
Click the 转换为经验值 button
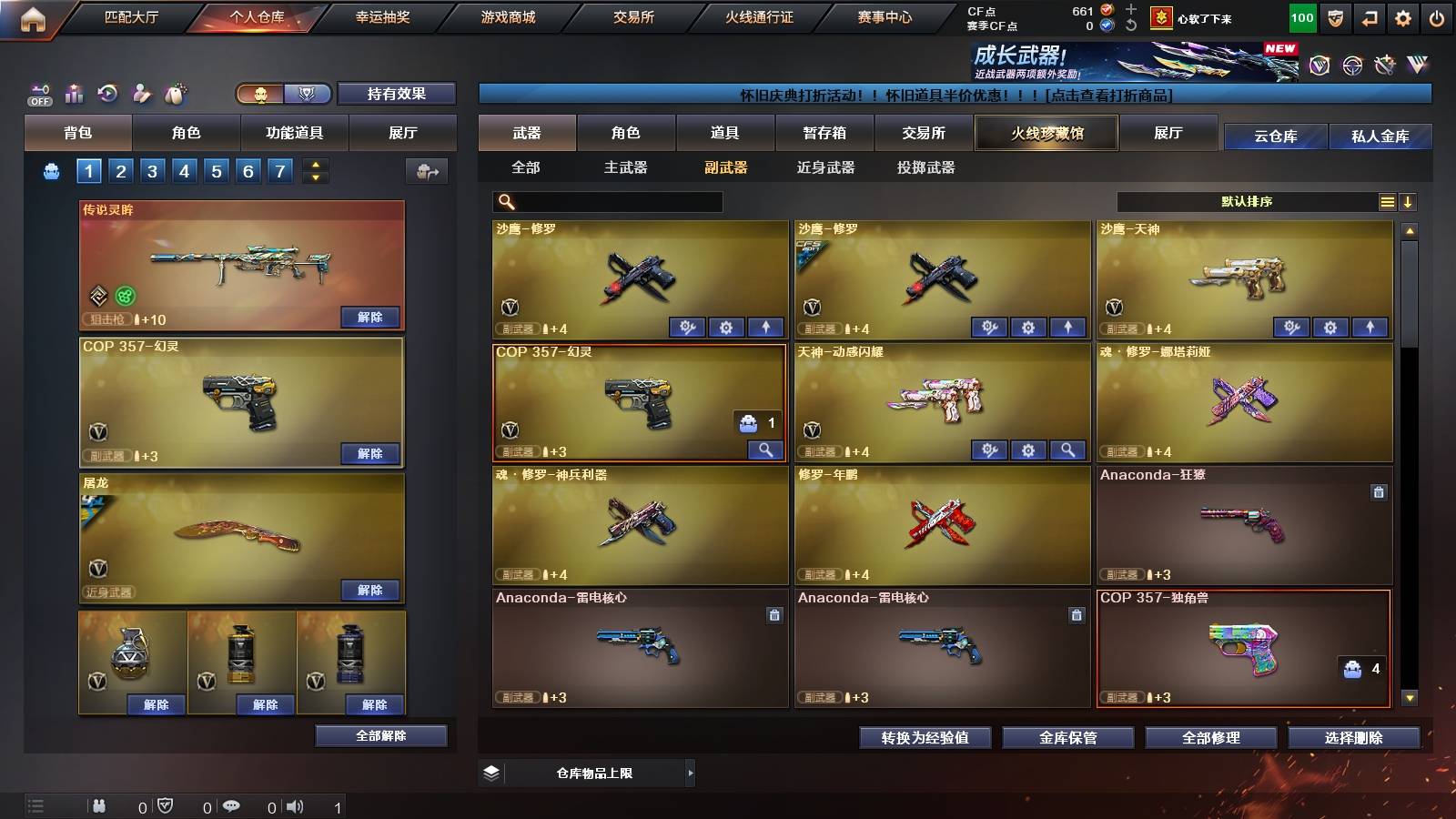pyautogui.click(x=925, y=738)
